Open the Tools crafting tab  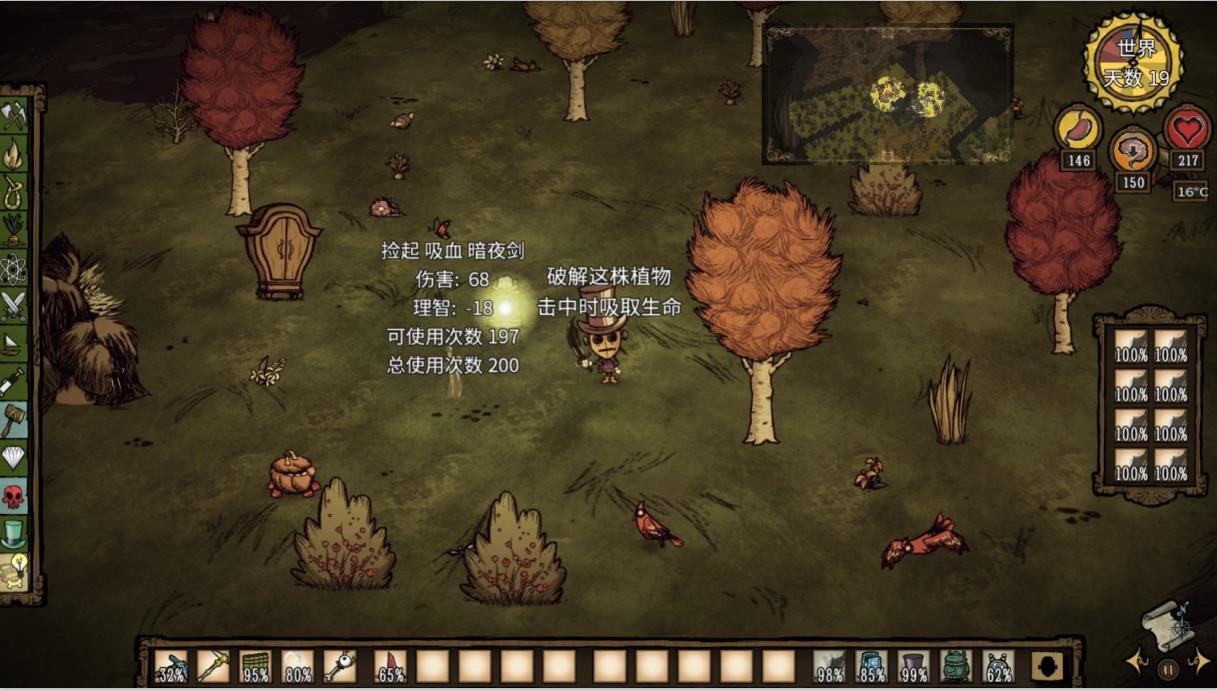[x=13, y=115]
